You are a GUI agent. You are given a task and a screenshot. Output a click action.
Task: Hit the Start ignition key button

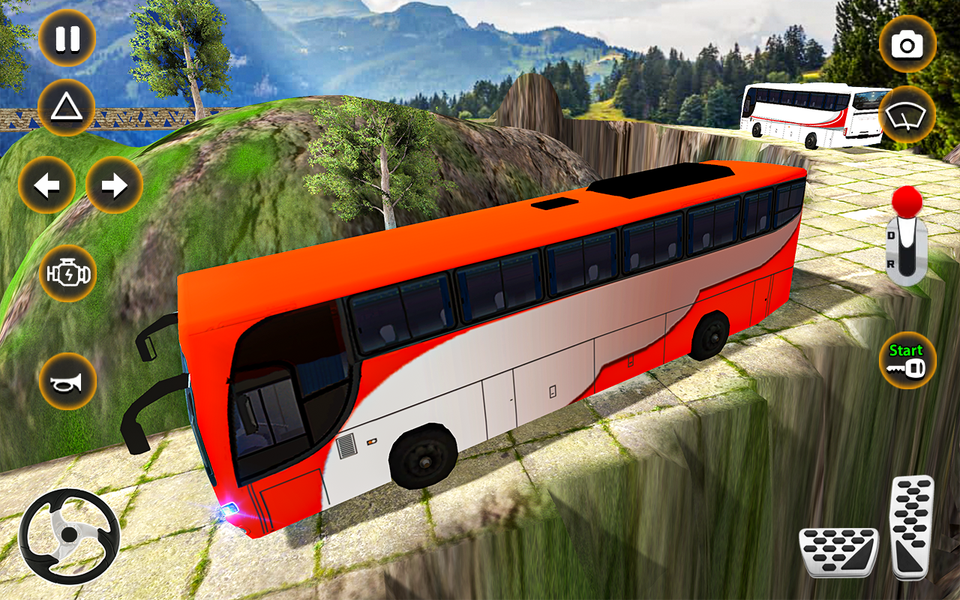(907, 360)
